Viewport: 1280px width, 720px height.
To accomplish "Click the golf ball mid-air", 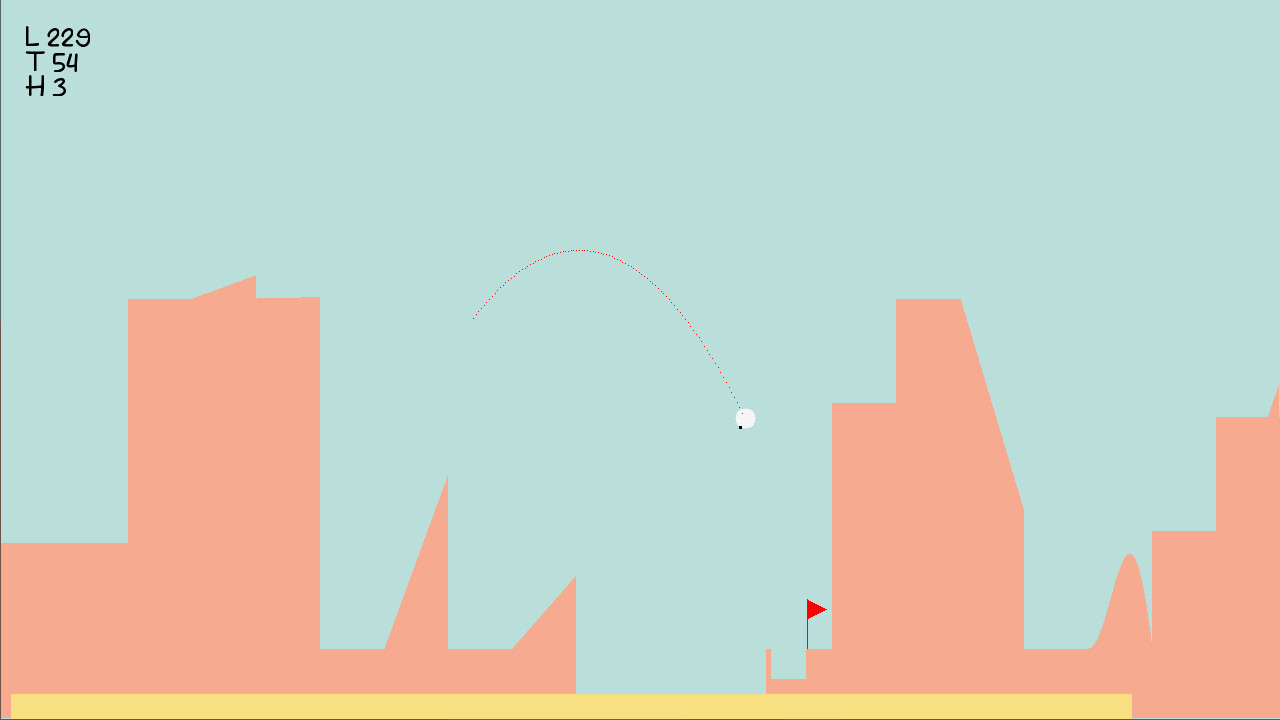I will [x=746, y=417].
